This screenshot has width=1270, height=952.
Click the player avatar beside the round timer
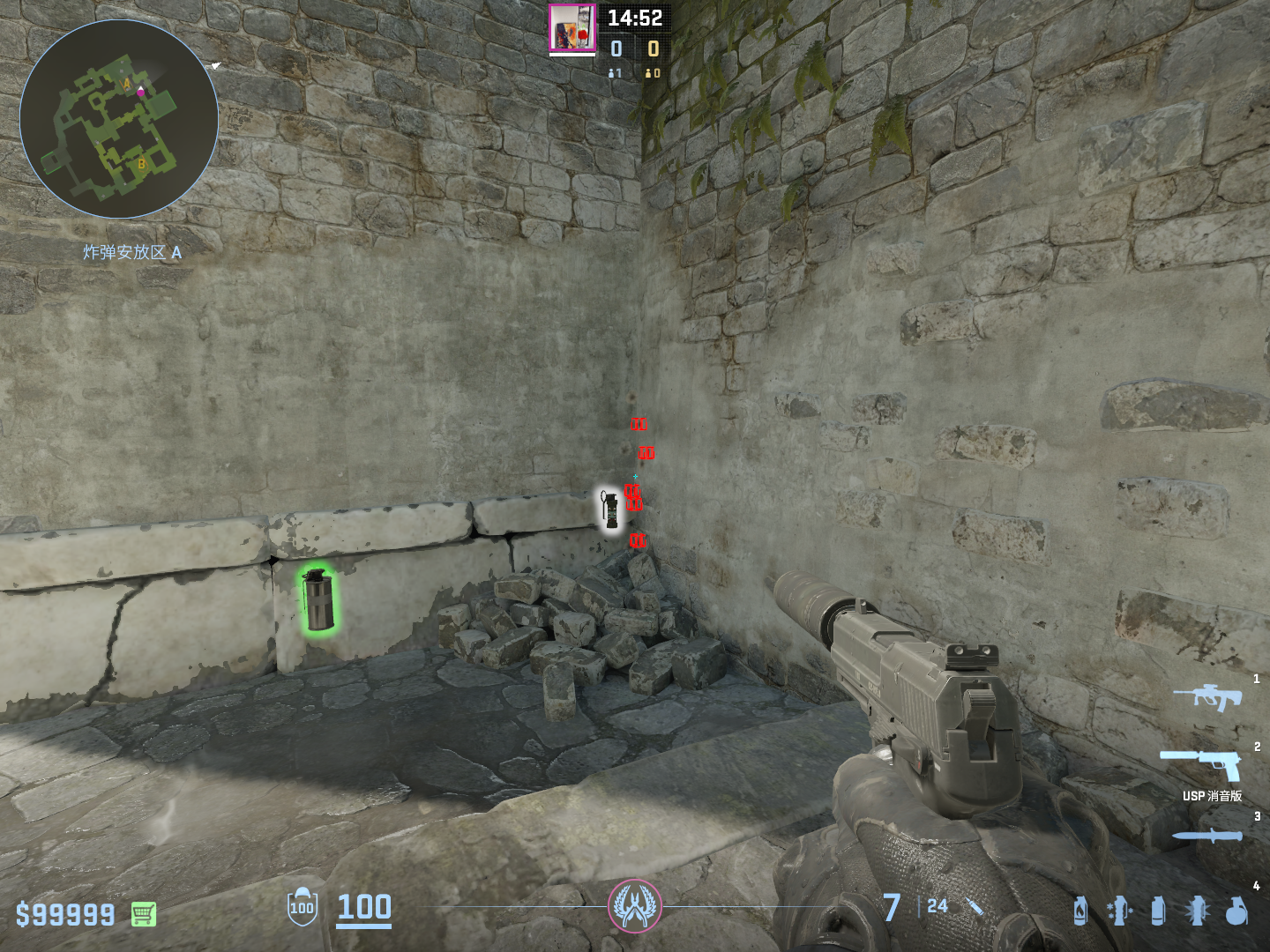571,27
